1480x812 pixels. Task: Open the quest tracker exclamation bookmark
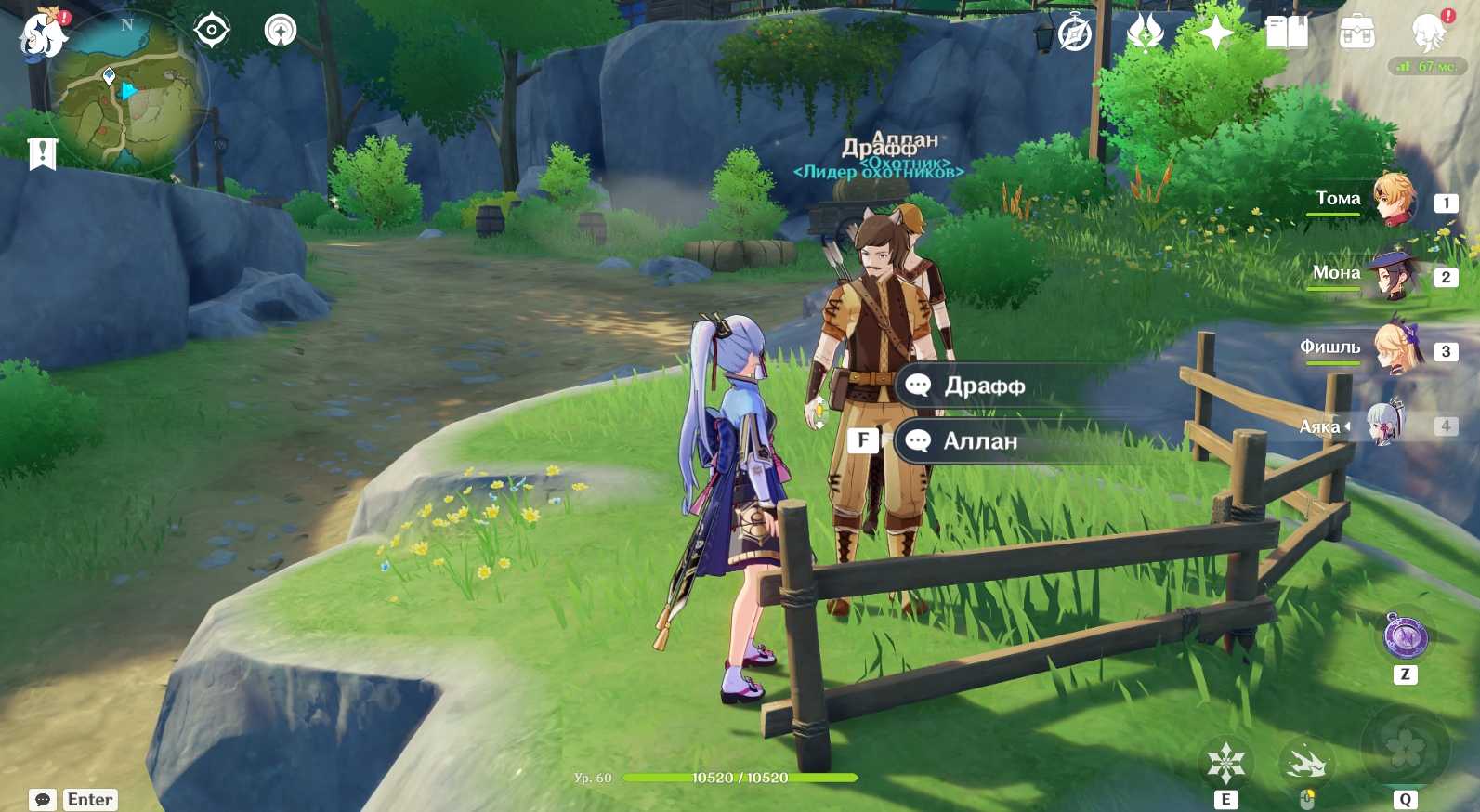tap(43, 153)
